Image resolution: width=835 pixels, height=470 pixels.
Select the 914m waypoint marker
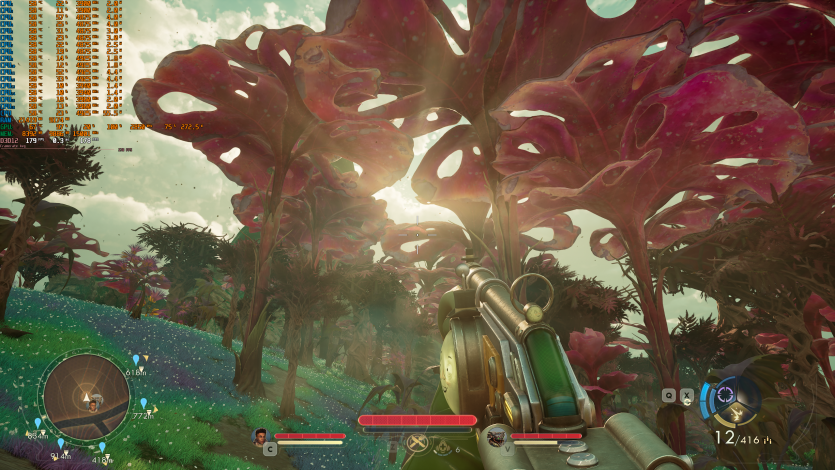(x=60, y=444)
